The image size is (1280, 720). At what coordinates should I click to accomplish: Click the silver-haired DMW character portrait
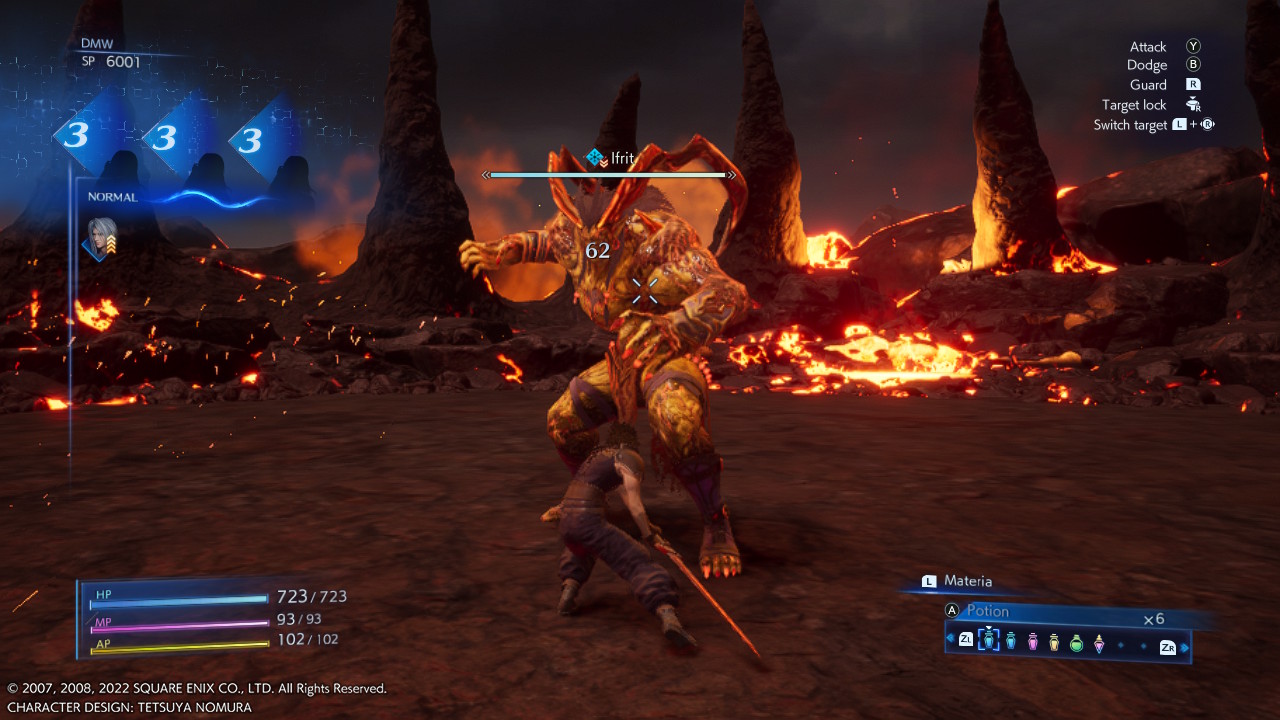click(100, 238)
